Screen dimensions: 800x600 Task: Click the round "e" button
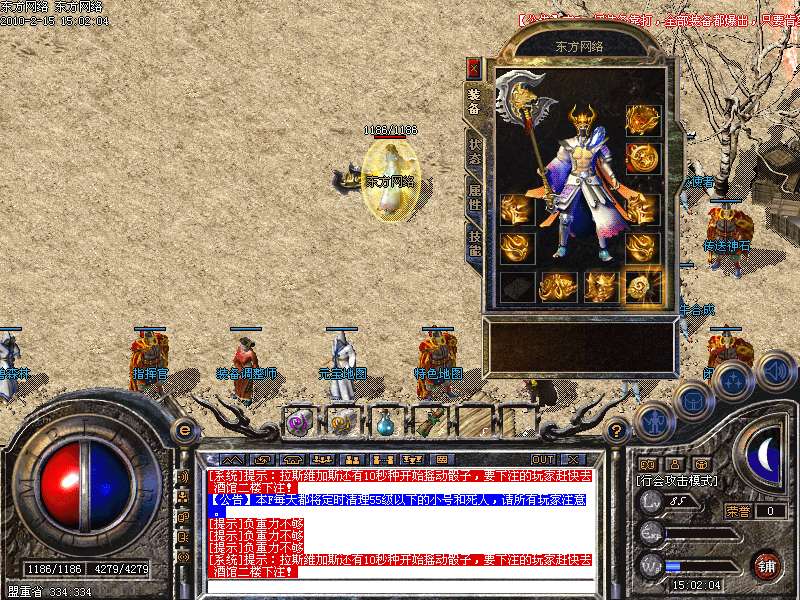[x=183, y=430]
